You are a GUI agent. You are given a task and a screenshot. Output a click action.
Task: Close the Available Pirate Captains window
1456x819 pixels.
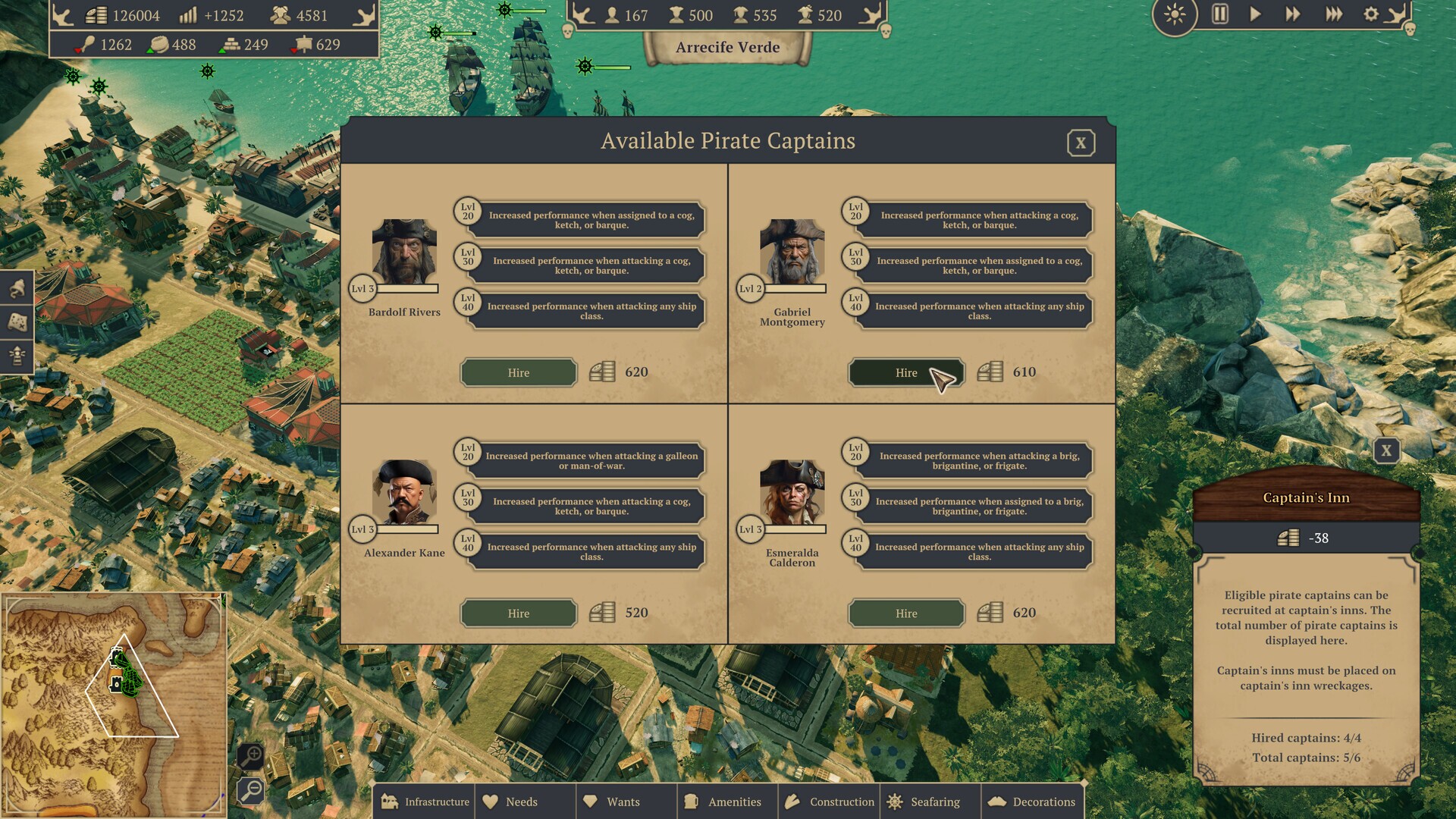click(1082, 143)
